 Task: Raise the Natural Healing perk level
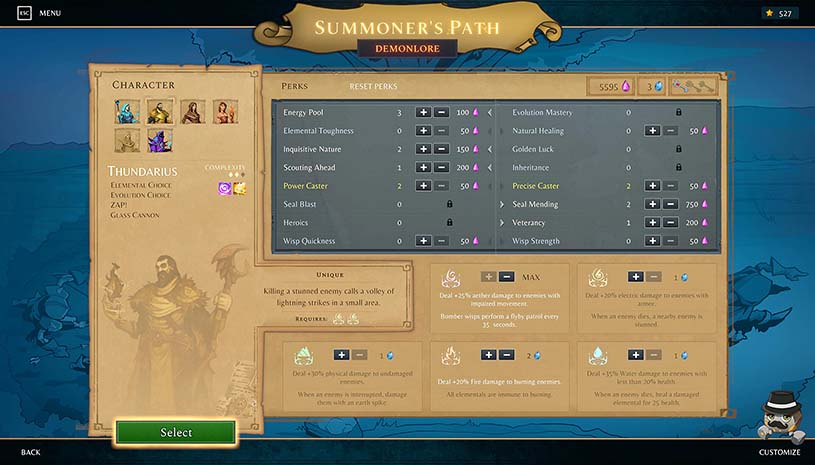tap(652, 131)
